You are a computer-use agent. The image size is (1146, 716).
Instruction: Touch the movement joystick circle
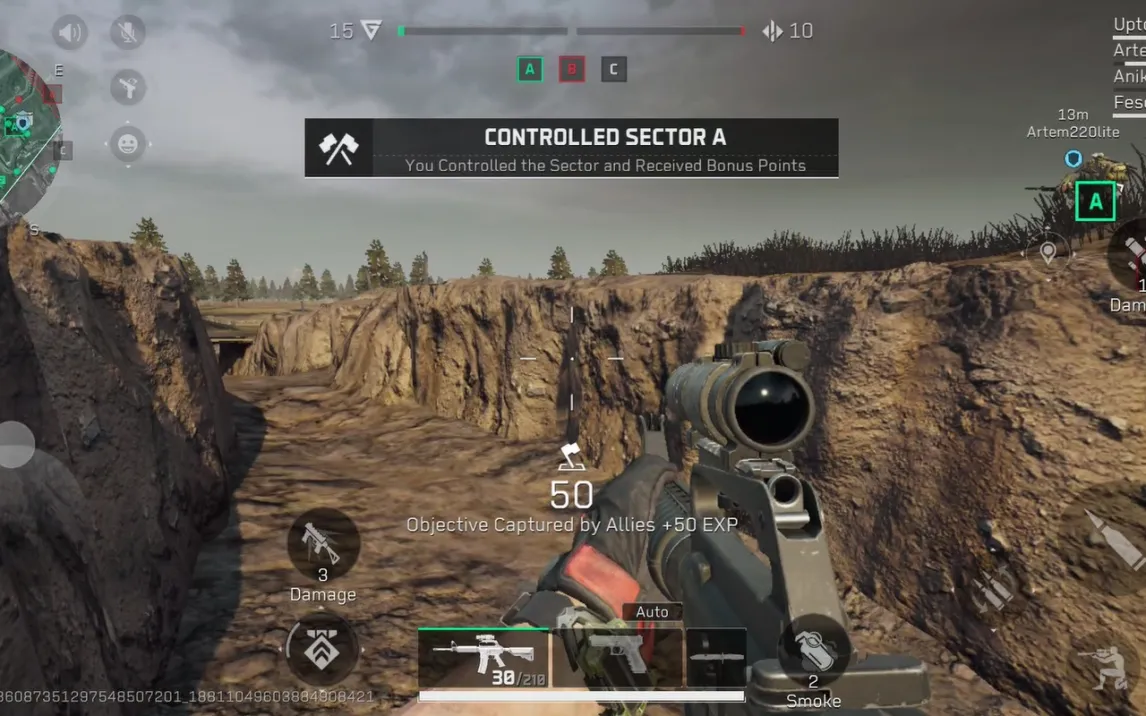pos(14,445)
